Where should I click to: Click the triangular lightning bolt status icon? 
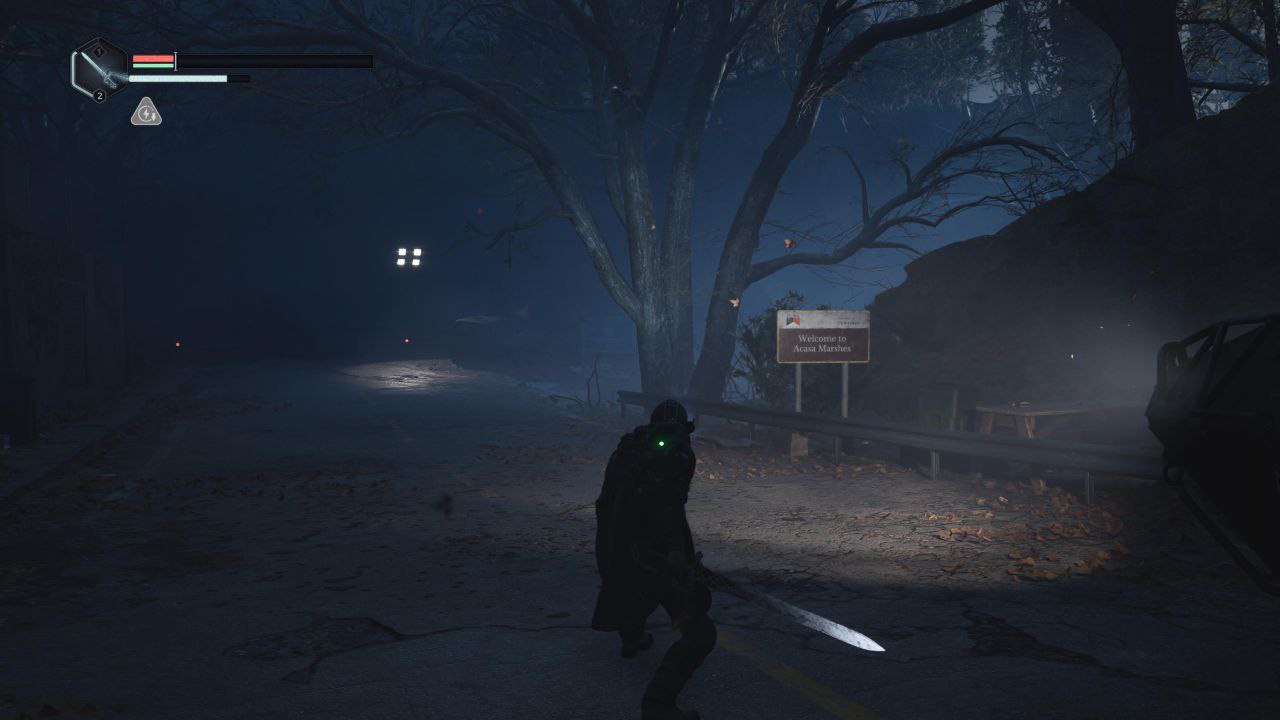coord(146,113)
